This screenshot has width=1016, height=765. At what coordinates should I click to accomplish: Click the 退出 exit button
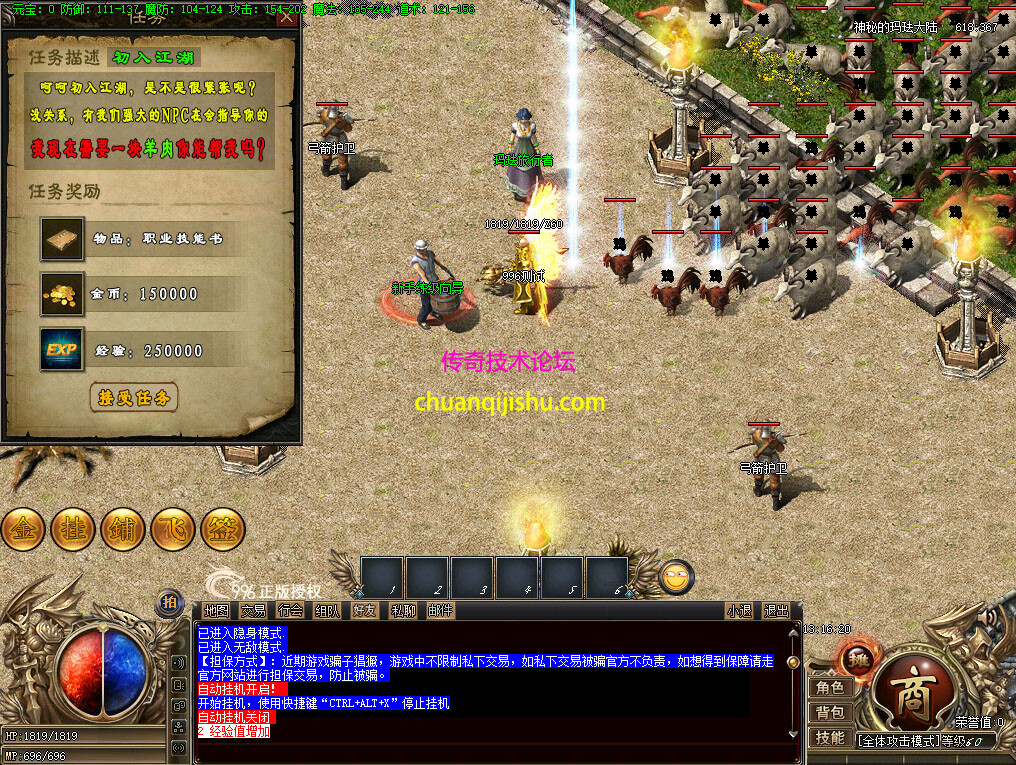point(776,610)
